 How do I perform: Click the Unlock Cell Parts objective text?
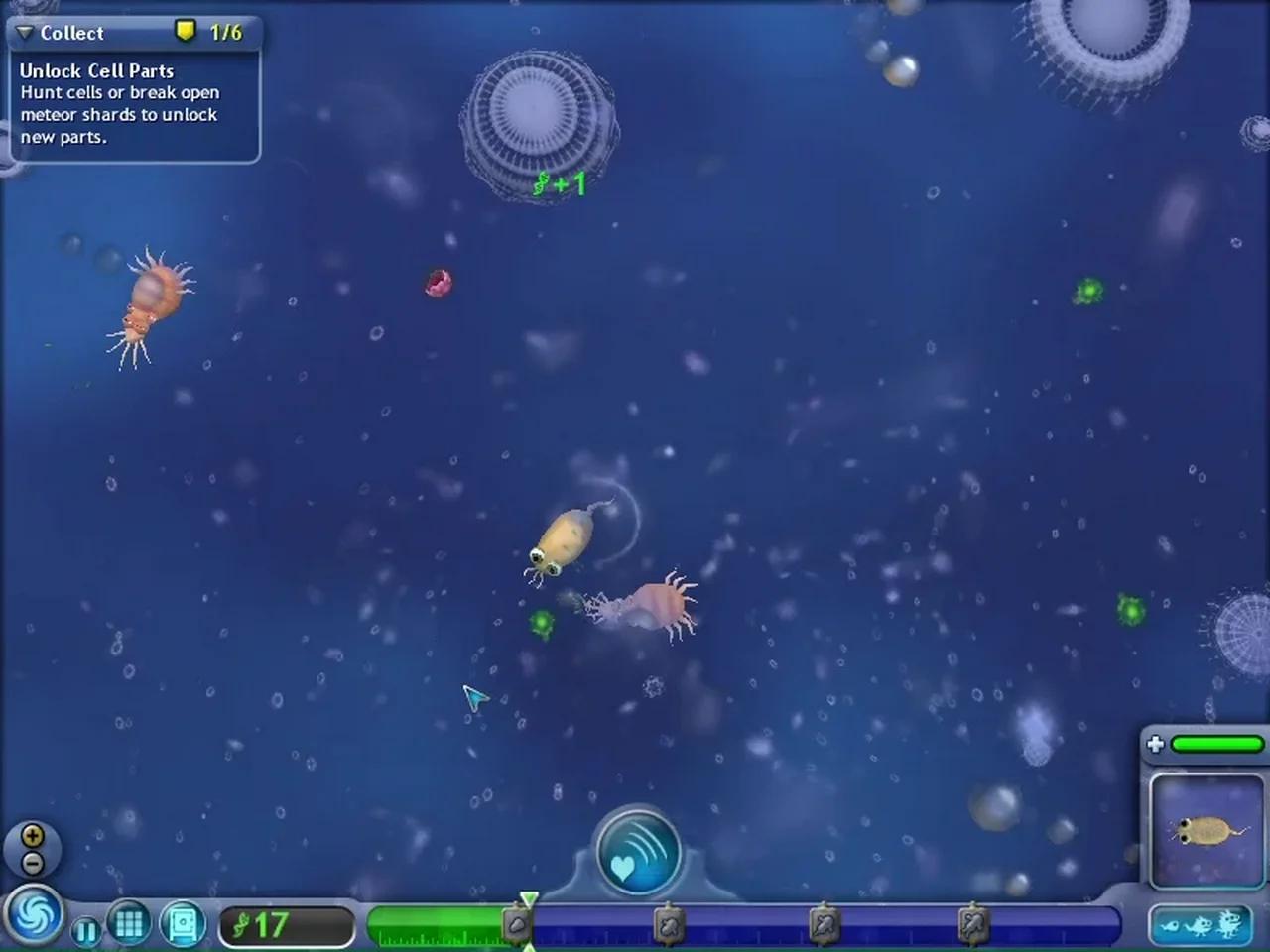(96, 71)
